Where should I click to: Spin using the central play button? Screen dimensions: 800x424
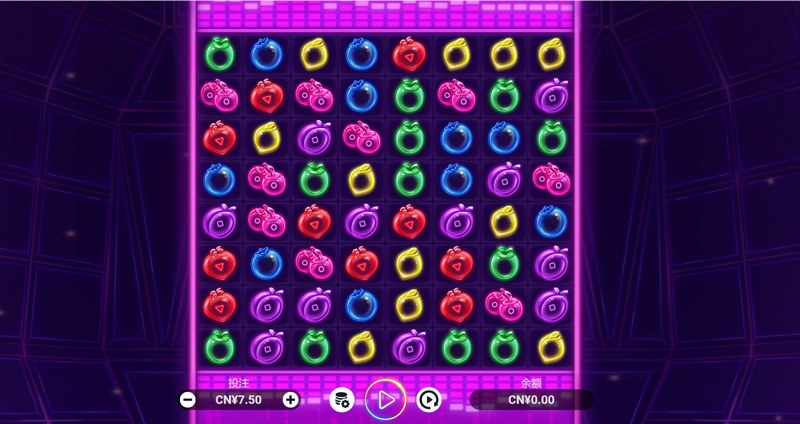pos(385,399)
